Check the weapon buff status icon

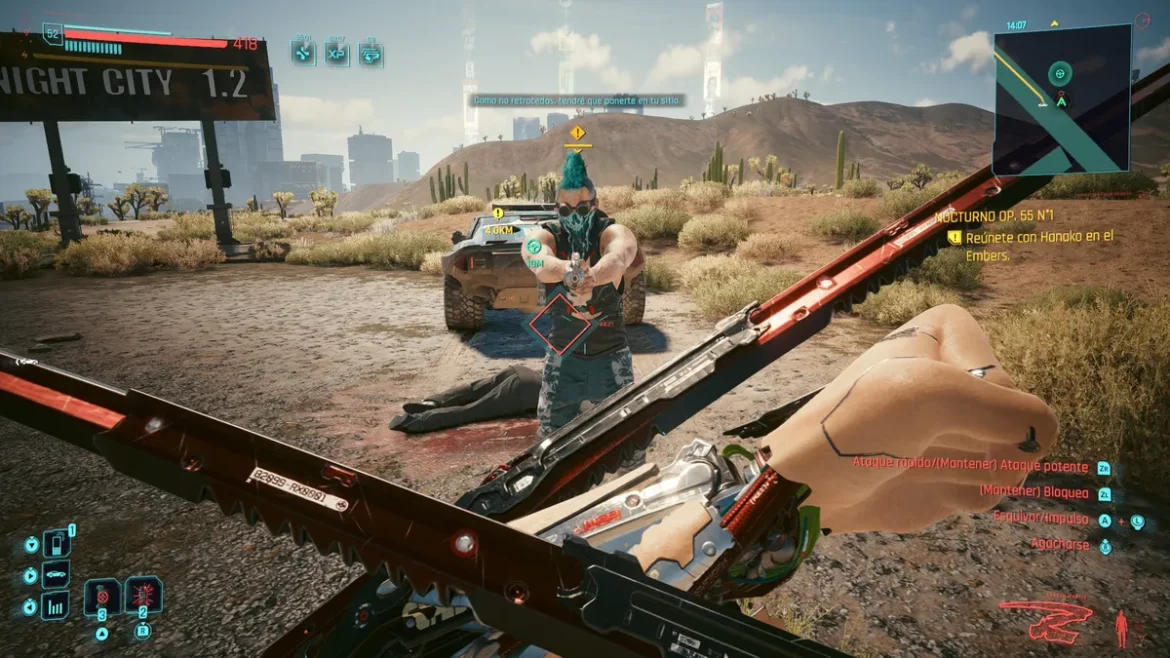(370, 52)
